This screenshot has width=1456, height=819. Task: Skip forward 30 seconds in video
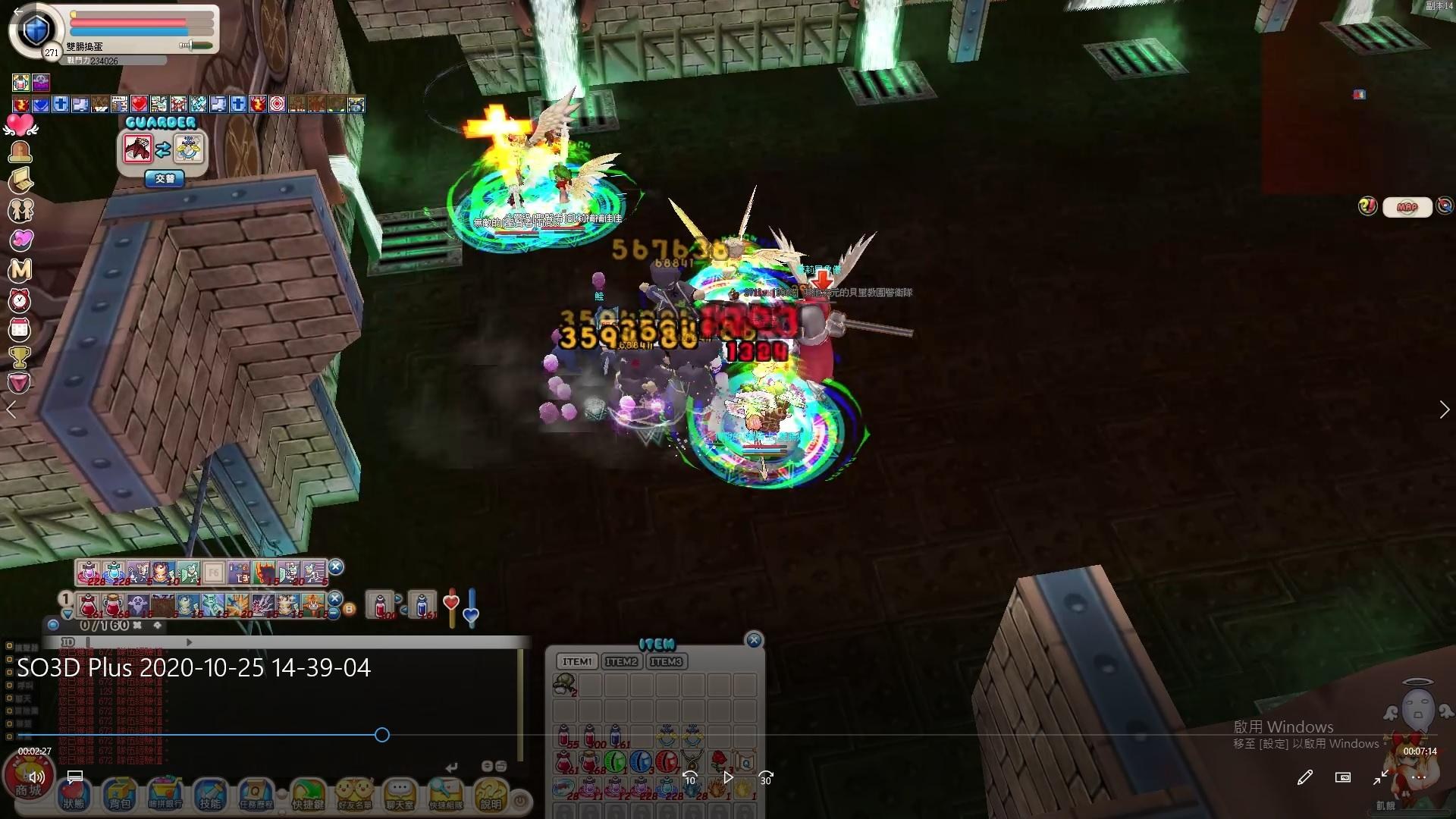coord(766,777)
